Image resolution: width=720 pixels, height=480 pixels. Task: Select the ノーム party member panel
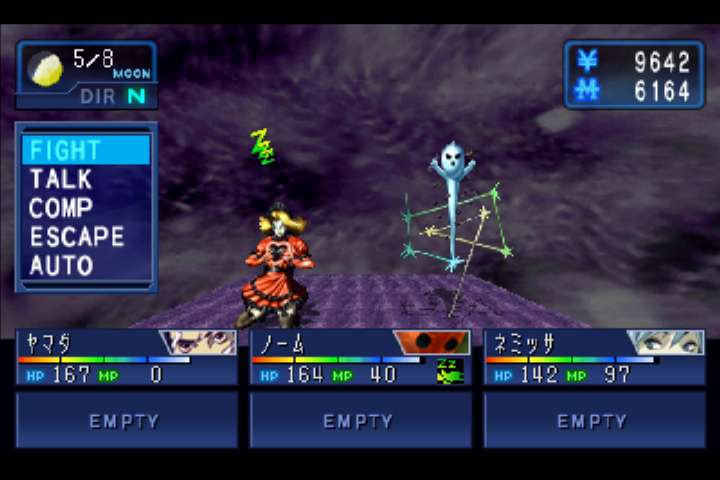(x=360, y=358)
